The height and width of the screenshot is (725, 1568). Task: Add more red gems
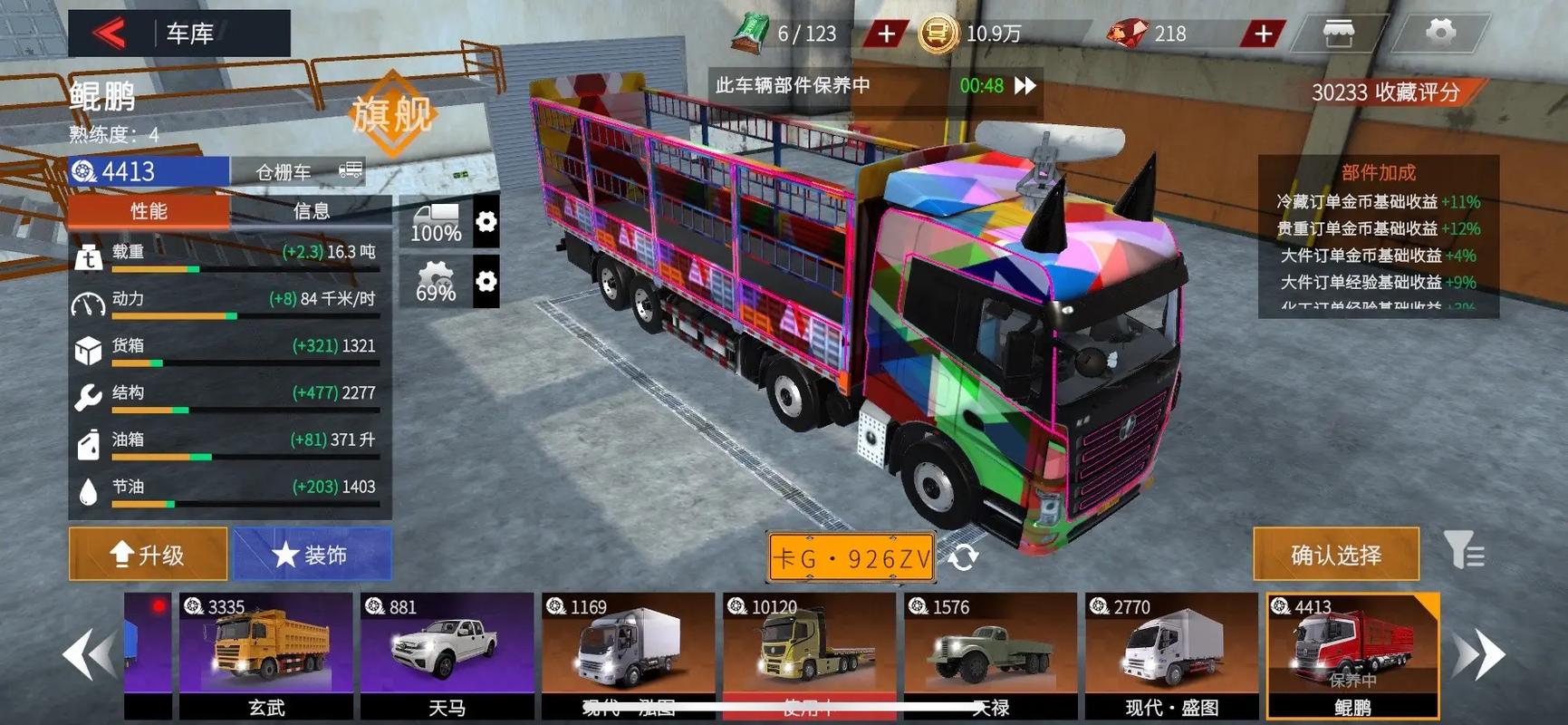[1262, 34]
